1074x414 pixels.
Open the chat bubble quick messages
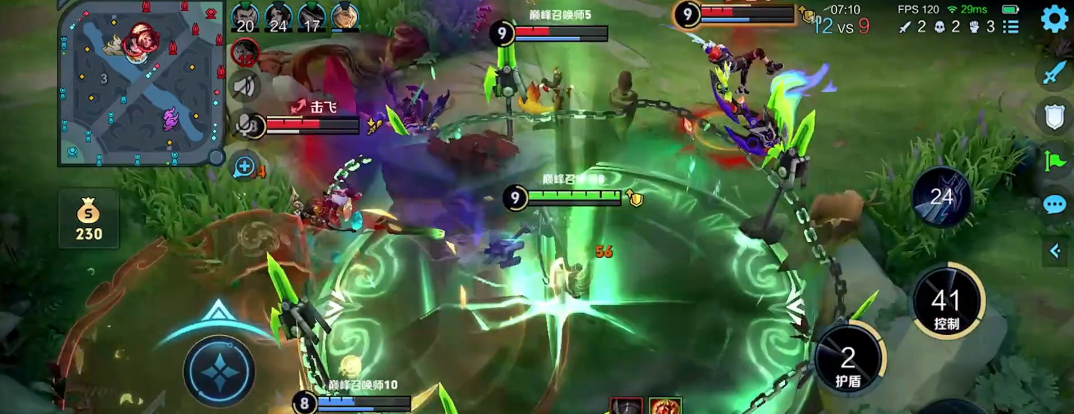(x=1055, y=205)
